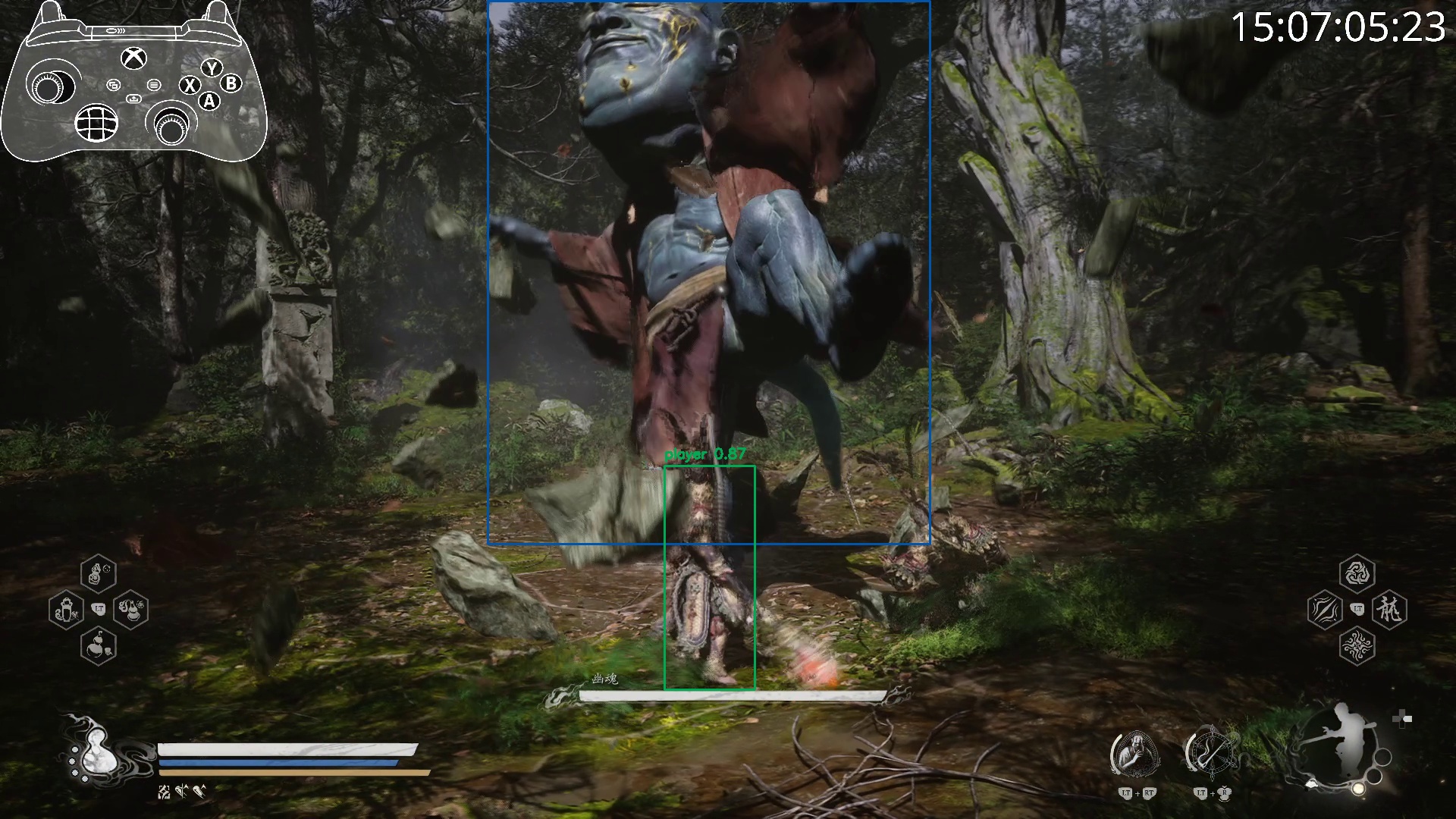Cast the radiating flame pattern spell
This screenshot has width=1456, height=819.
1357,646
